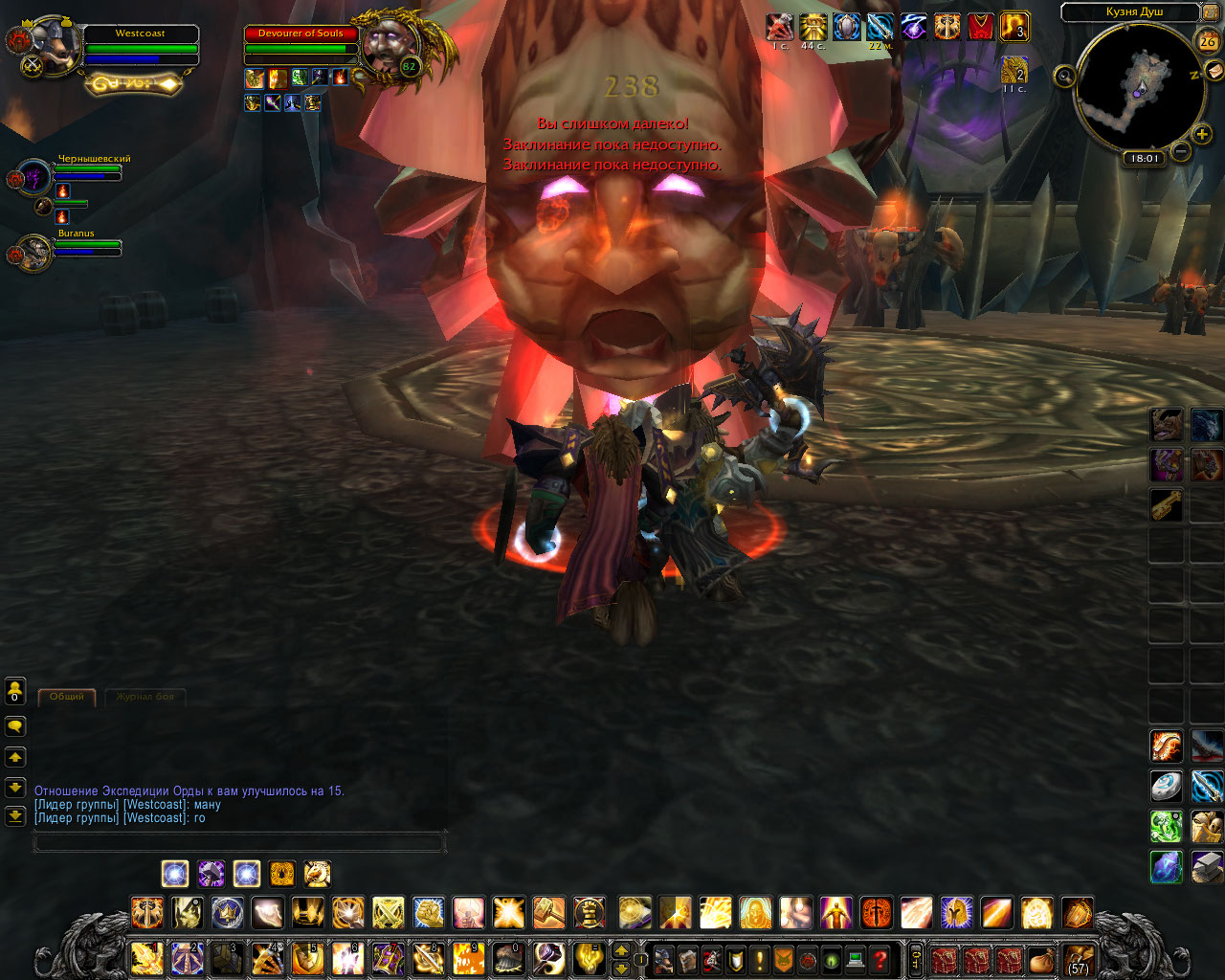1225x980 pixels.
Task: Page the action bar up with arrow
Action: [x=621, y=949]
